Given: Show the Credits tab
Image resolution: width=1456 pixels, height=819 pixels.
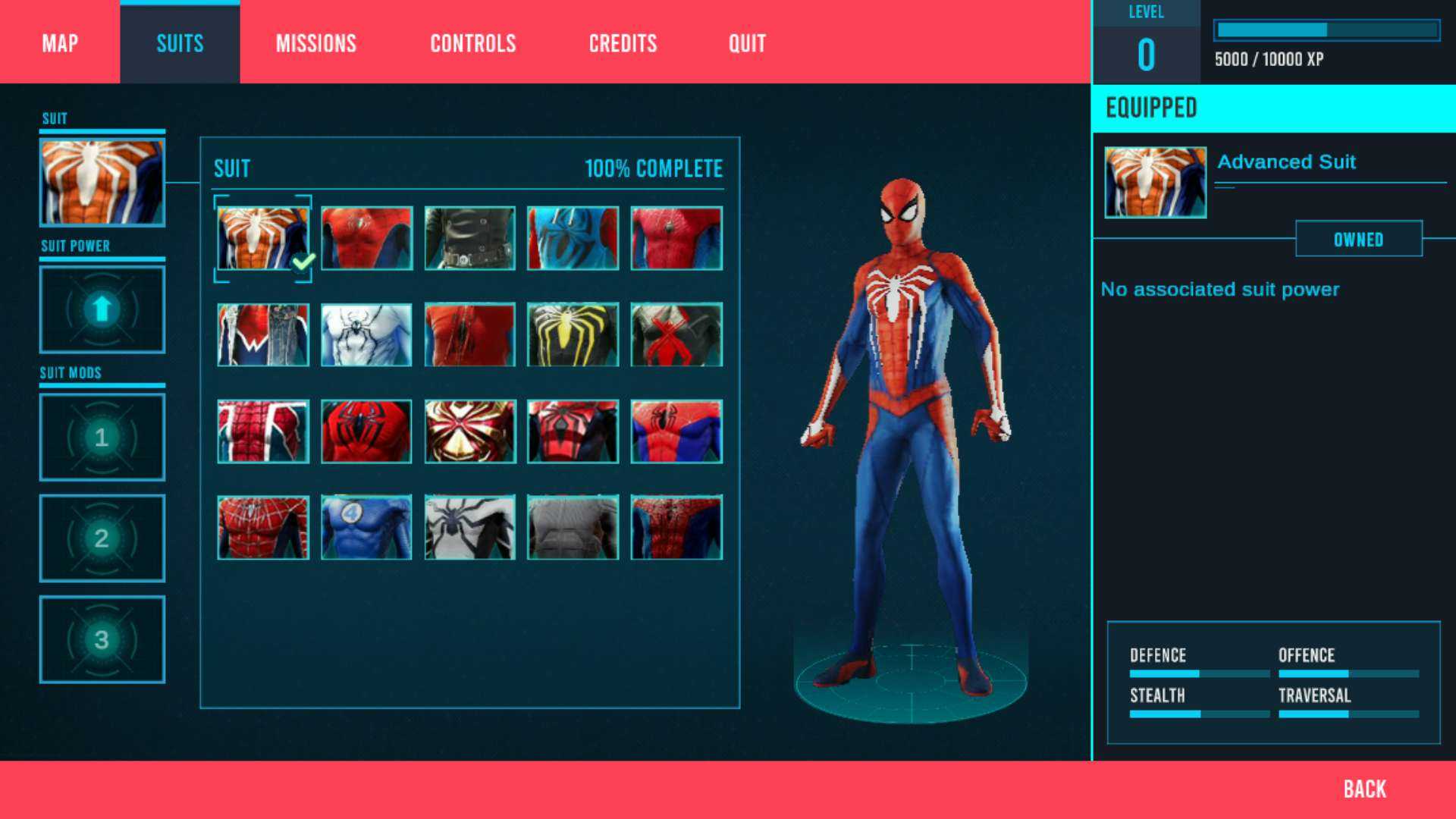Looking at the screenshot, I should pyautogui.click(x=623, y=43).
